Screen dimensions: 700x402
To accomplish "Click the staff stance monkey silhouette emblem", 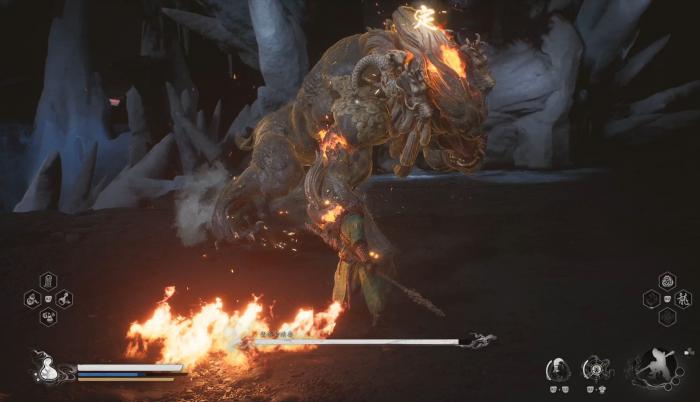I will point(657,366).
